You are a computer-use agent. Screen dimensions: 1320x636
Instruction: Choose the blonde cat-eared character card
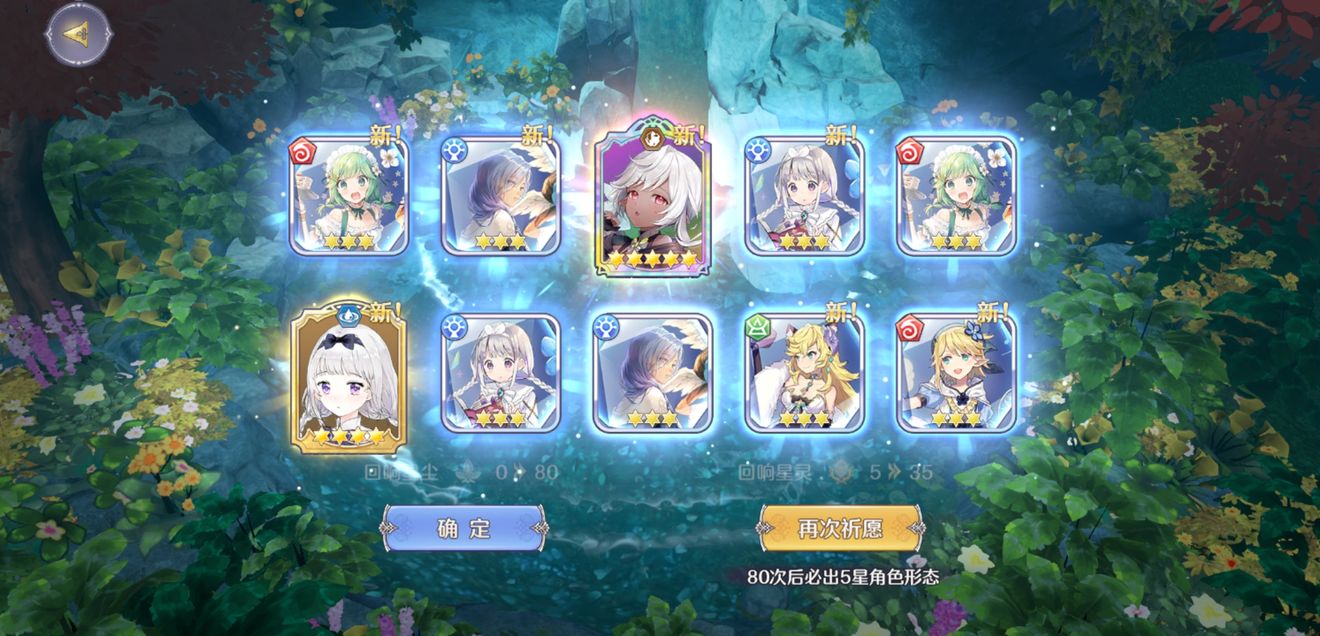[804, 373]
